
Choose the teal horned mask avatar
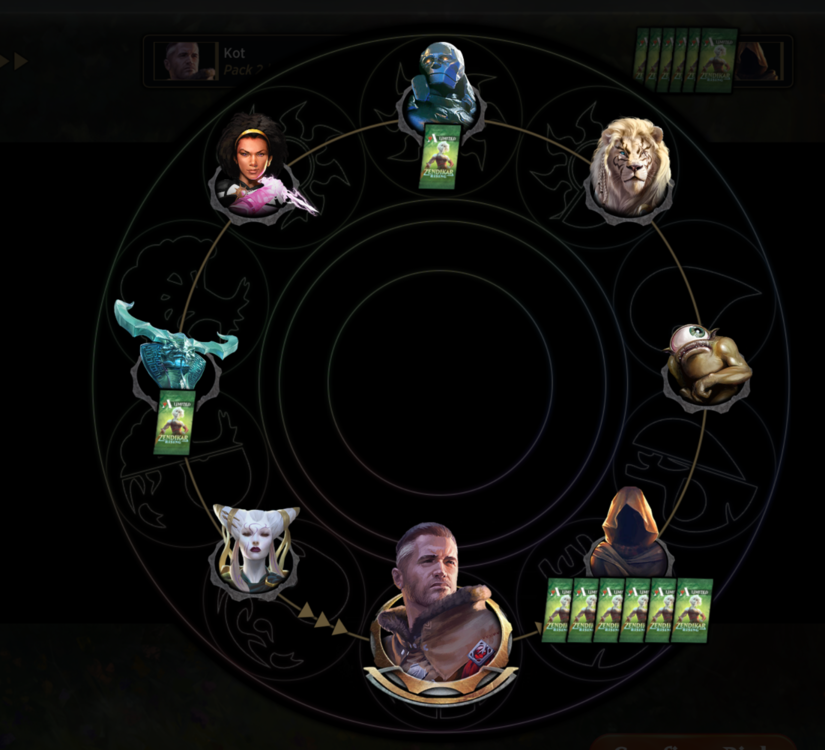pos(176,348)
